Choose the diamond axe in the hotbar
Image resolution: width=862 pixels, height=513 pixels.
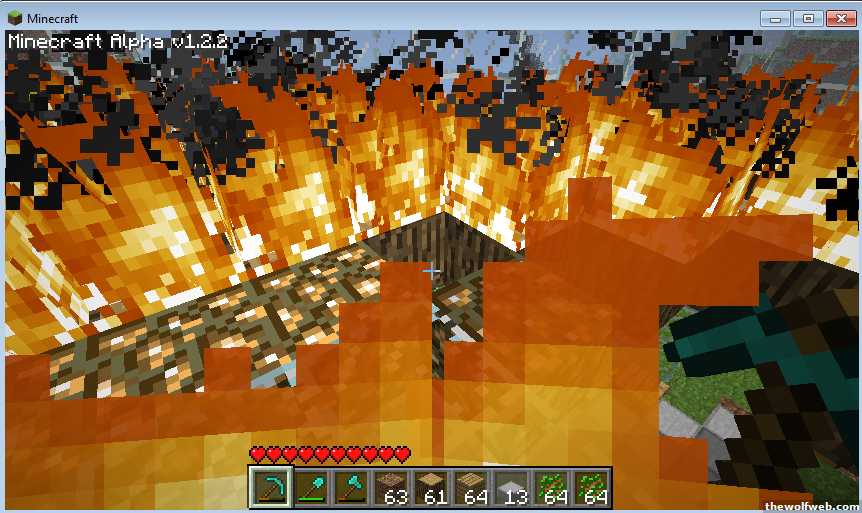[351, 488]
